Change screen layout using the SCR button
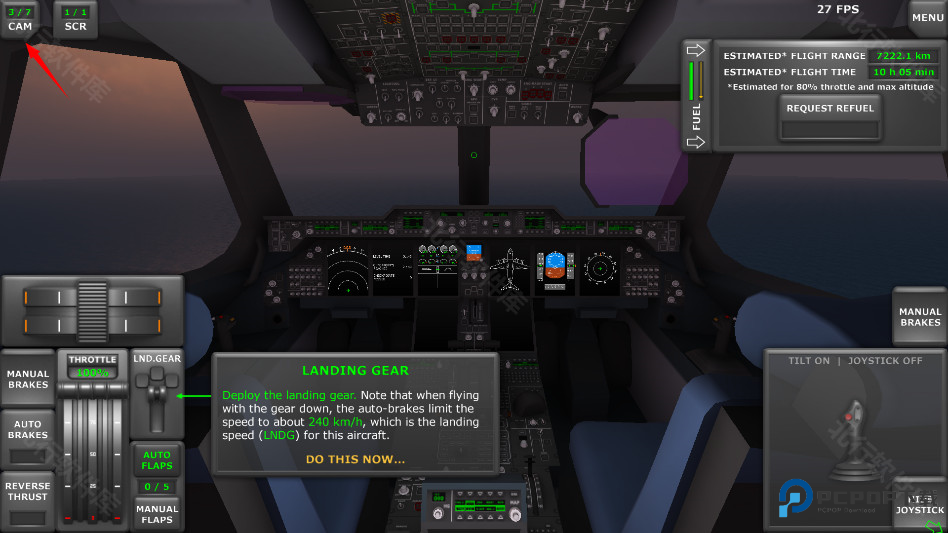Viewport: 948px width, 533px height. pos(75,19)
